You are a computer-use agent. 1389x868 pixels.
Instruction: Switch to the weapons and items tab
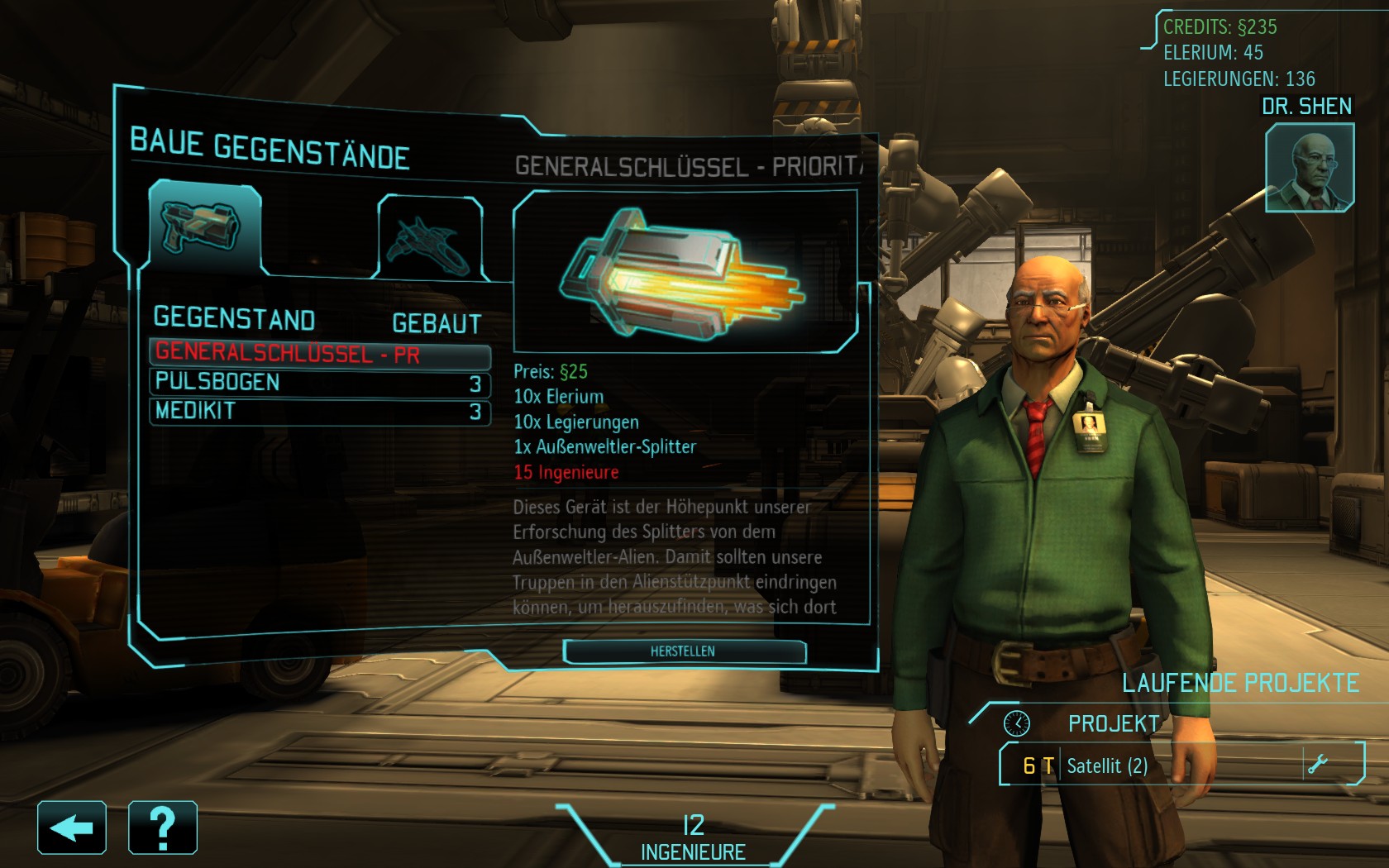(x=203, y=227)
